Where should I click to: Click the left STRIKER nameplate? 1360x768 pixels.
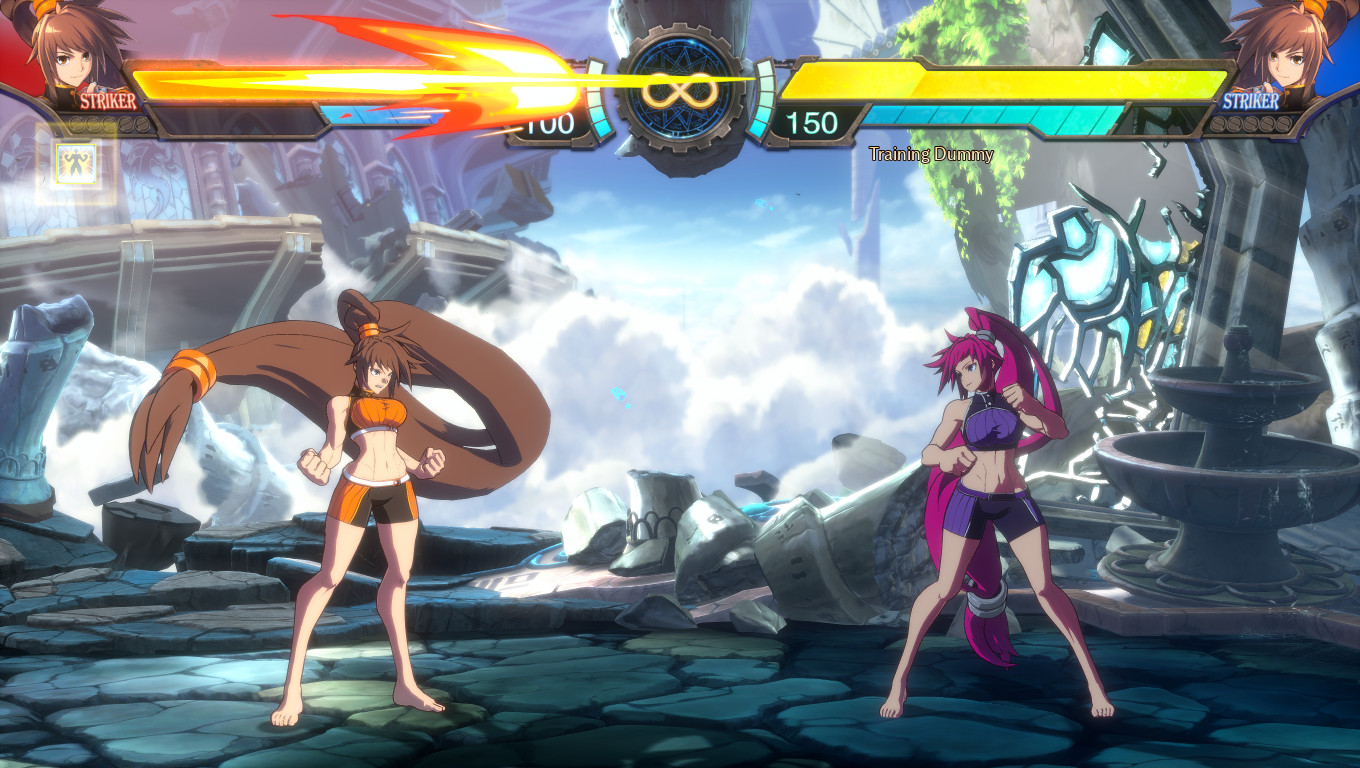(108, 100)
